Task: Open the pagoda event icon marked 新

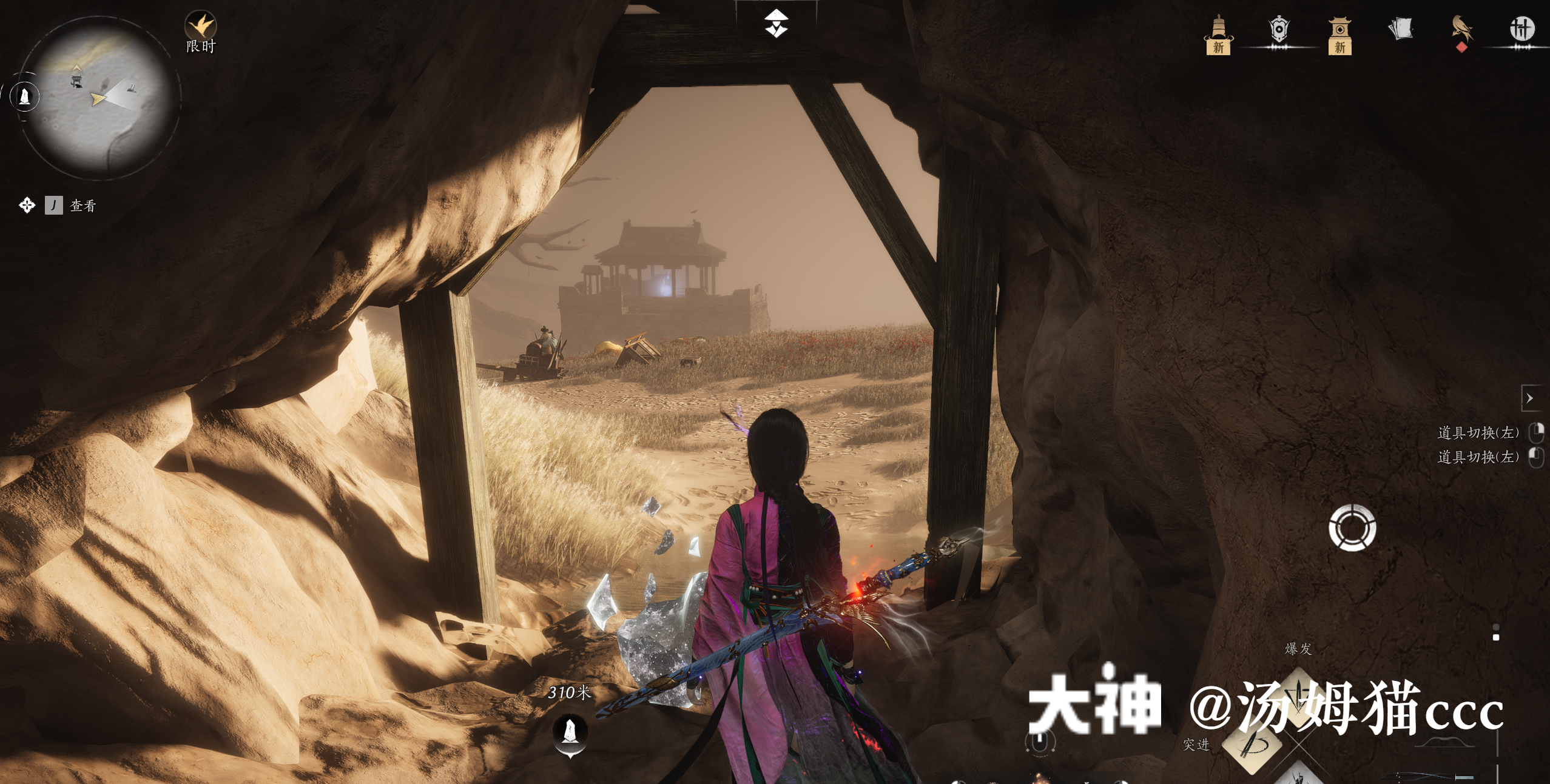Action: point(1219,33)
